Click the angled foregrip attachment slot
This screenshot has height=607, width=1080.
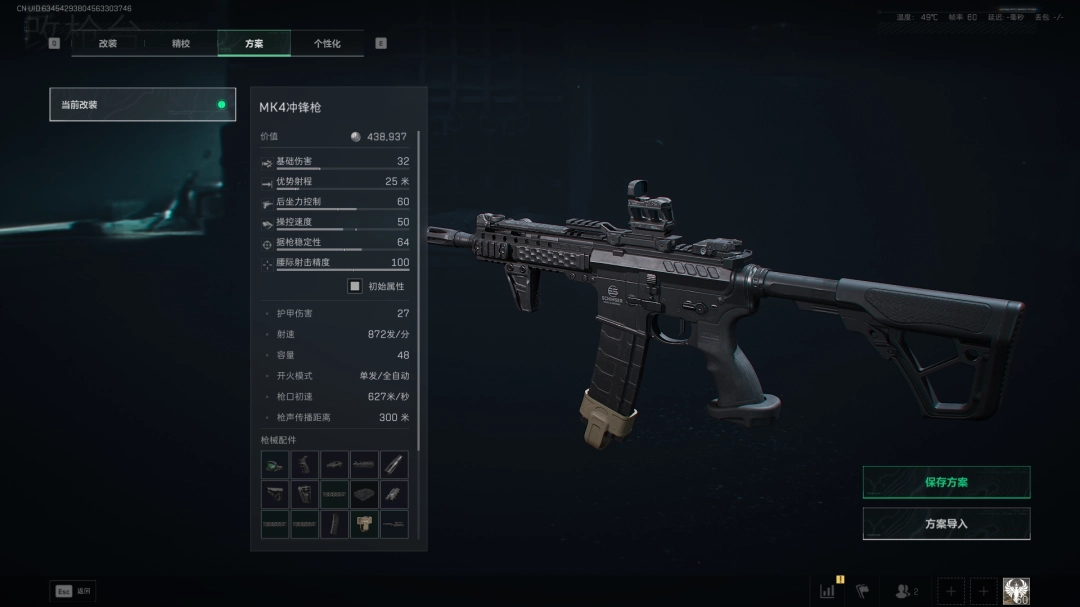(x=394, y=494)
